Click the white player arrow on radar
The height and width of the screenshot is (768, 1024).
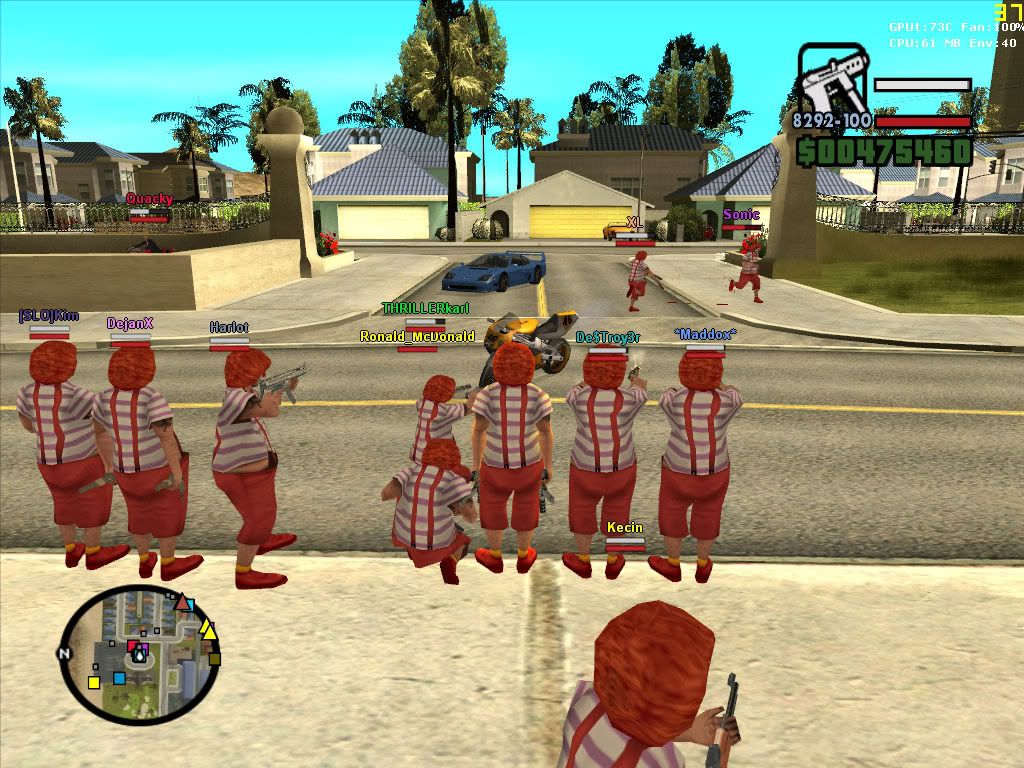point(139,655)
